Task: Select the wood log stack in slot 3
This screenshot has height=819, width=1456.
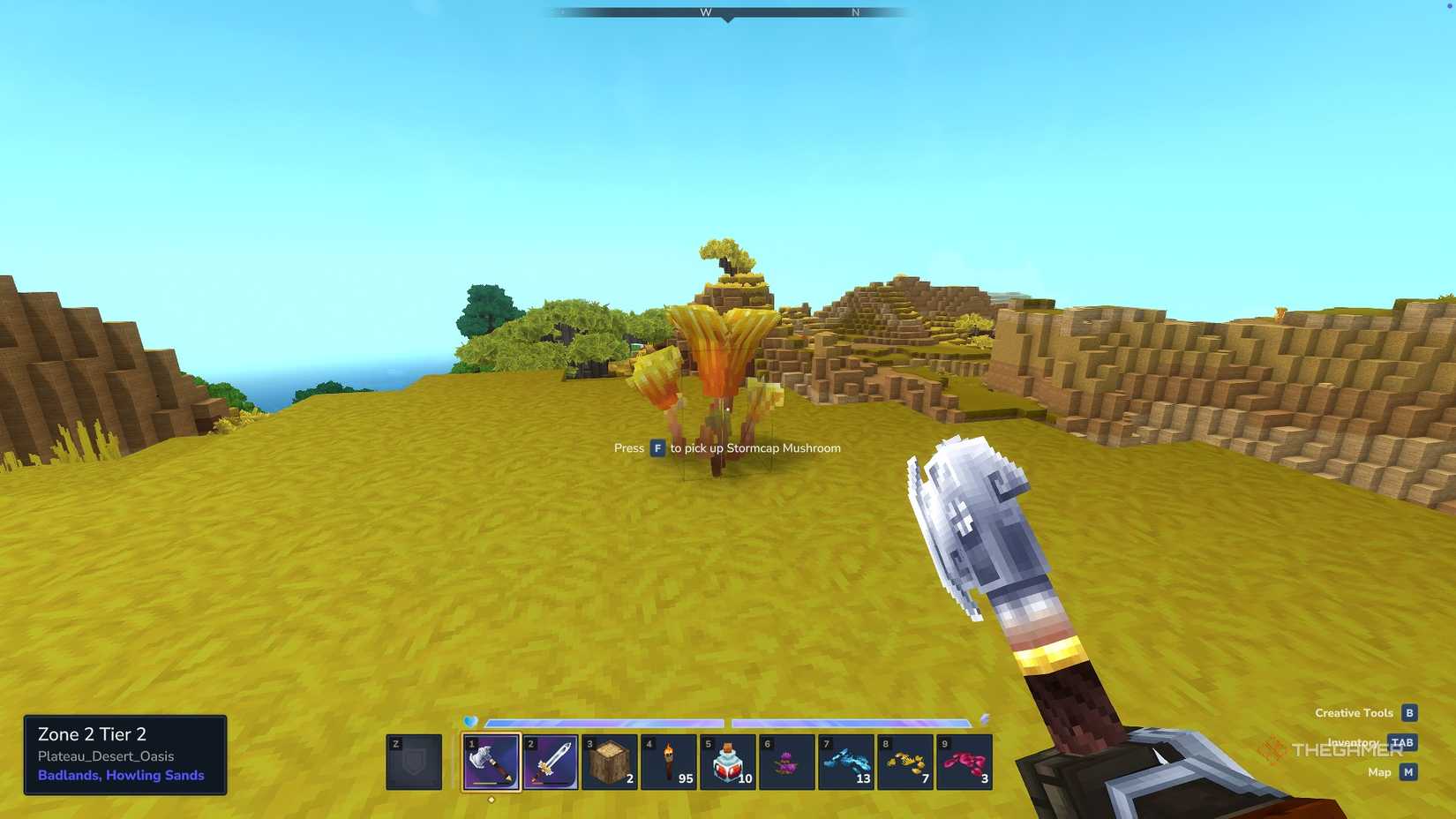Action: (x=610, y=762)
